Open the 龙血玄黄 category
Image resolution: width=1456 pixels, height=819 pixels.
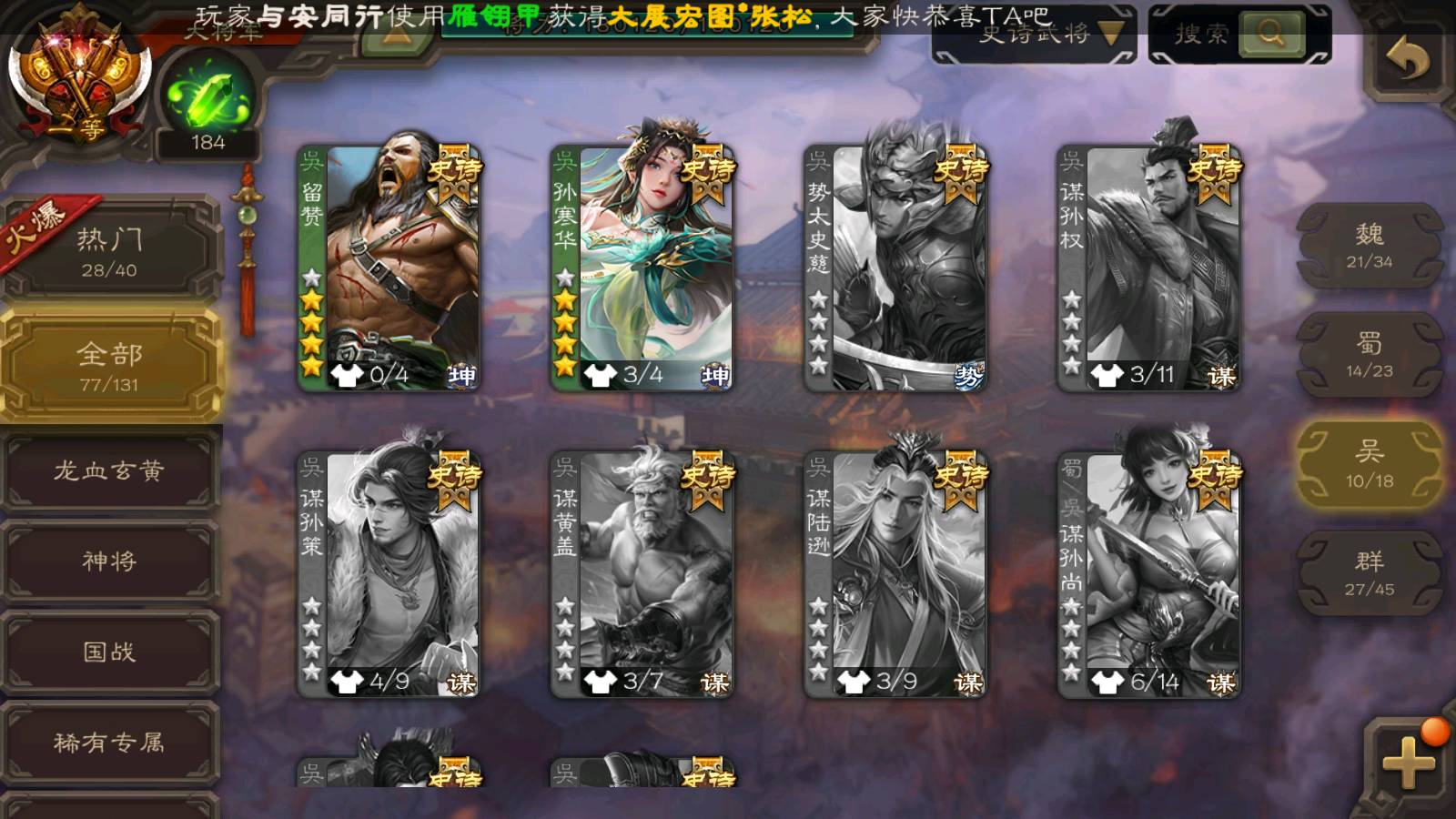click(x=109, y=470)
